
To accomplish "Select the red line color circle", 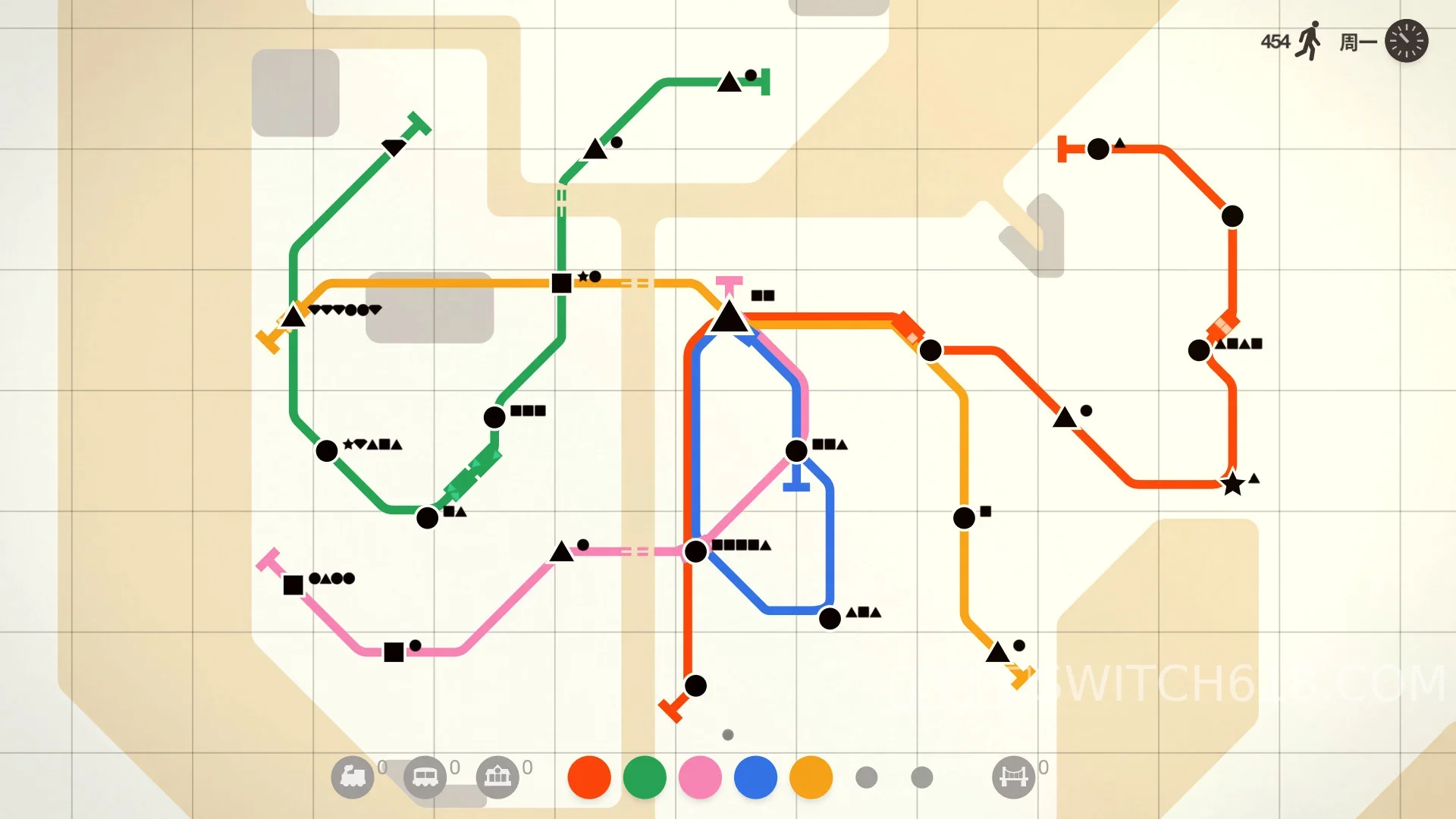I will click(x=588, y=777).
